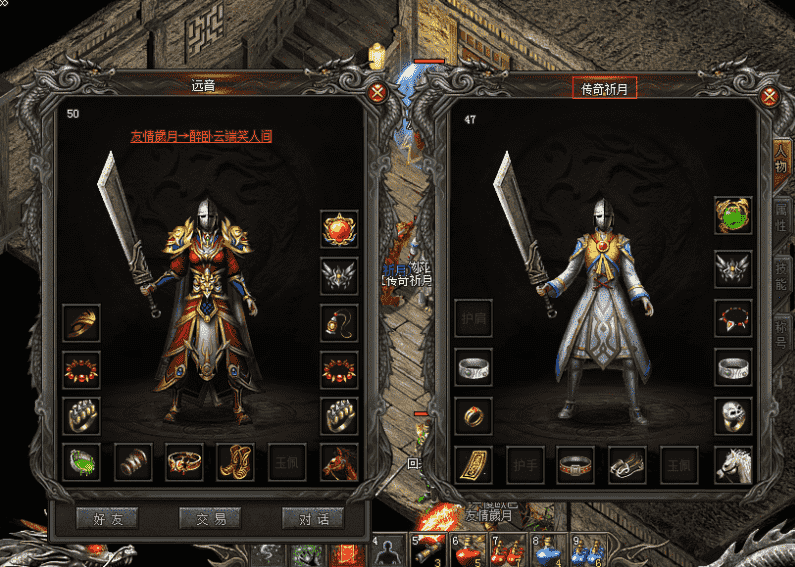Use the scroll in hotbar slot 5
Viewport: 795px width, 567px height.
pyautogui.click(x=425, y=549)
